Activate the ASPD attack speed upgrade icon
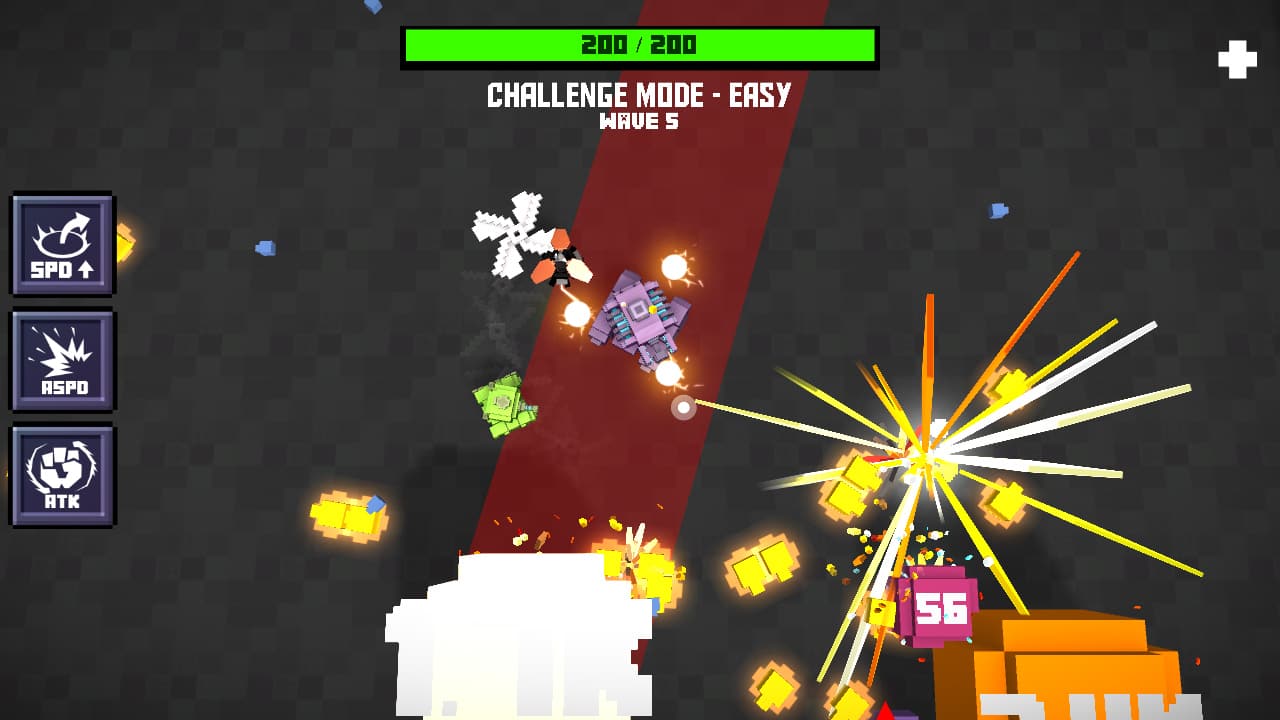Viewport: 1280px width, 720px height. (x=62, y=360)
